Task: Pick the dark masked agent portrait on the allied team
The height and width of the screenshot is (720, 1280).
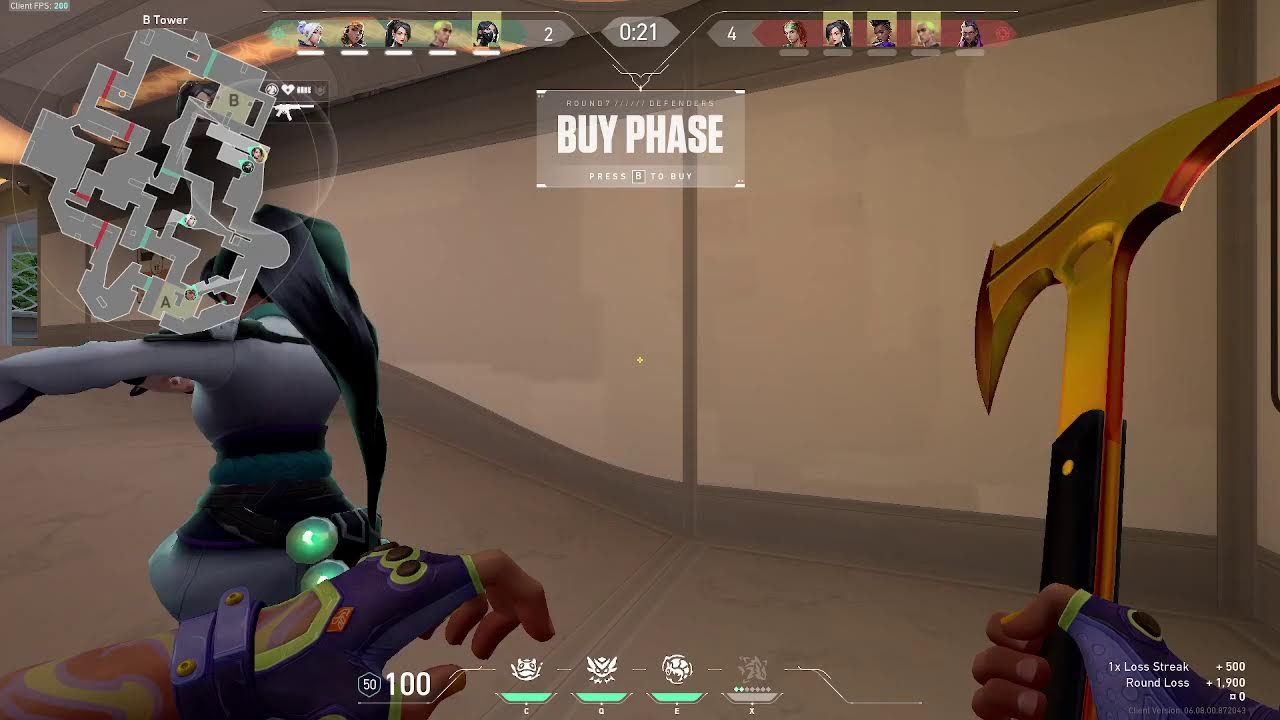Action: pos(486,34)
